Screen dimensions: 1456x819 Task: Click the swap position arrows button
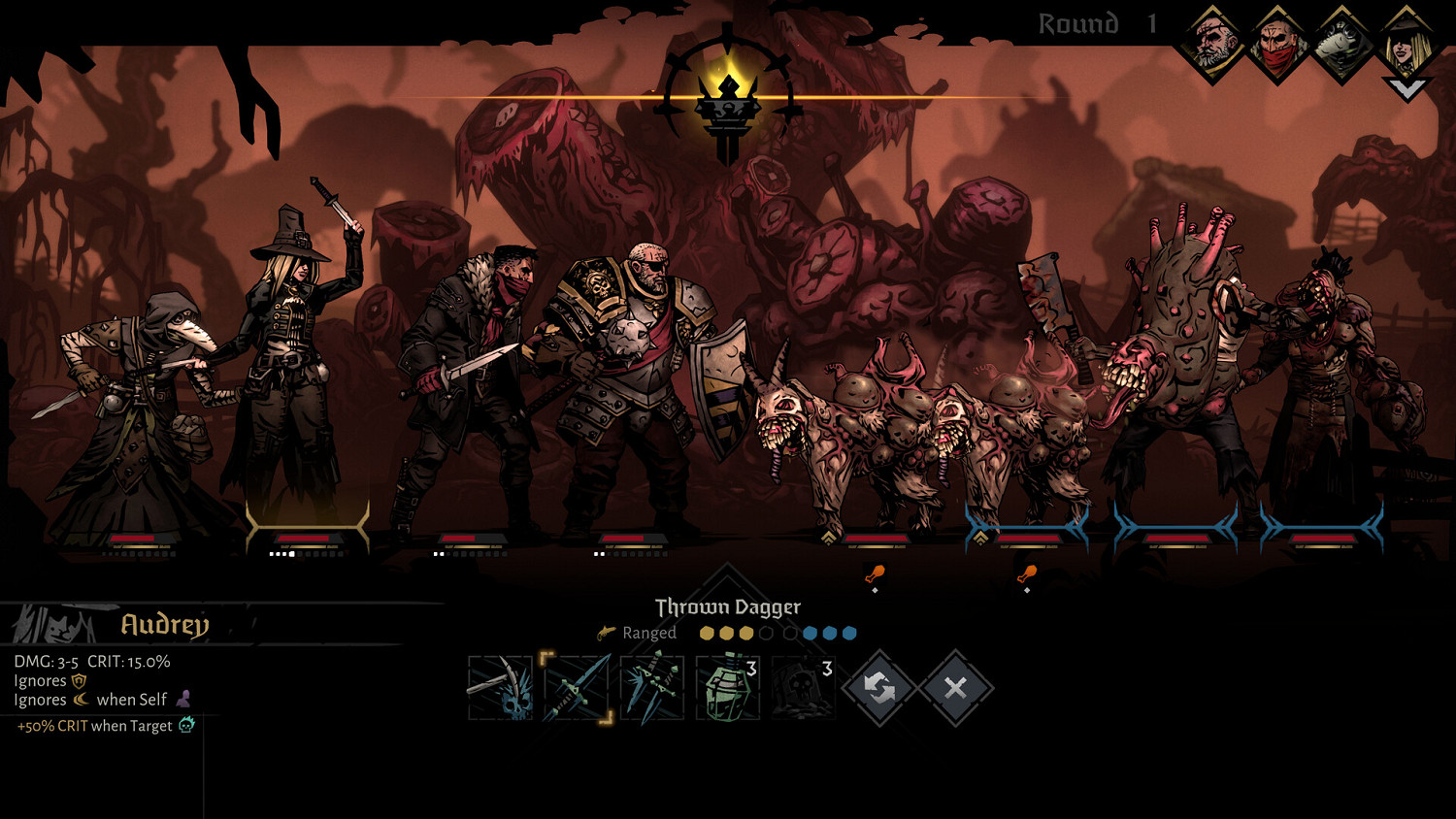point(879,688)
